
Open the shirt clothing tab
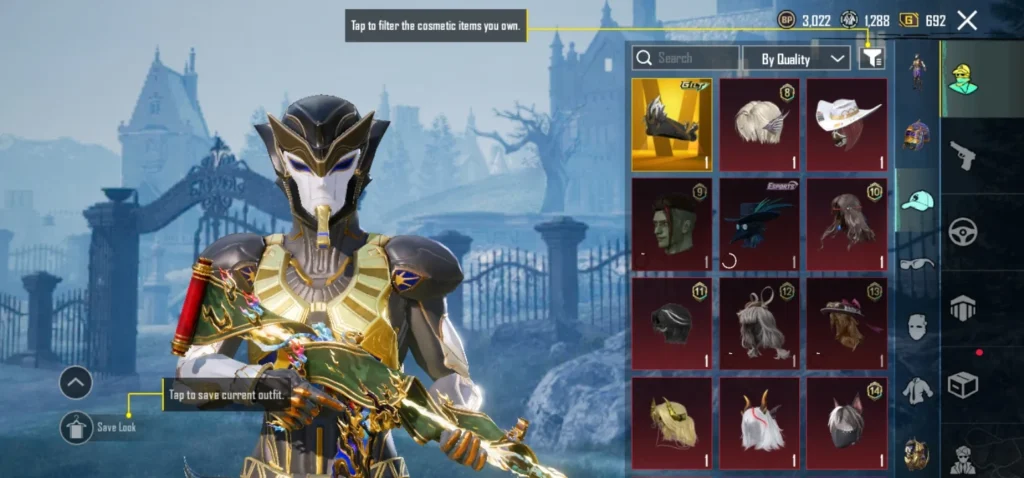pos(917,390)
